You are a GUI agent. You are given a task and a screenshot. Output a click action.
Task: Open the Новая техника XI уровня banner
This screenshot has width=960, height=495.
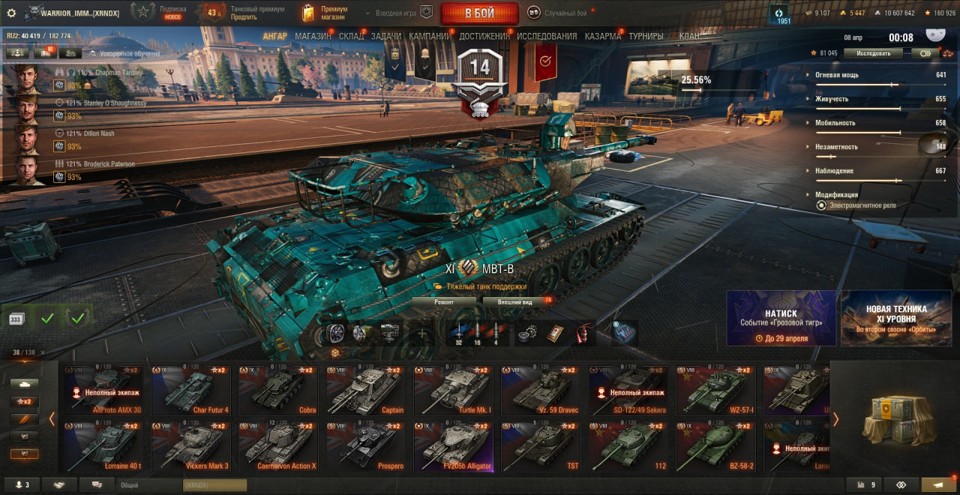pos(896,318)
